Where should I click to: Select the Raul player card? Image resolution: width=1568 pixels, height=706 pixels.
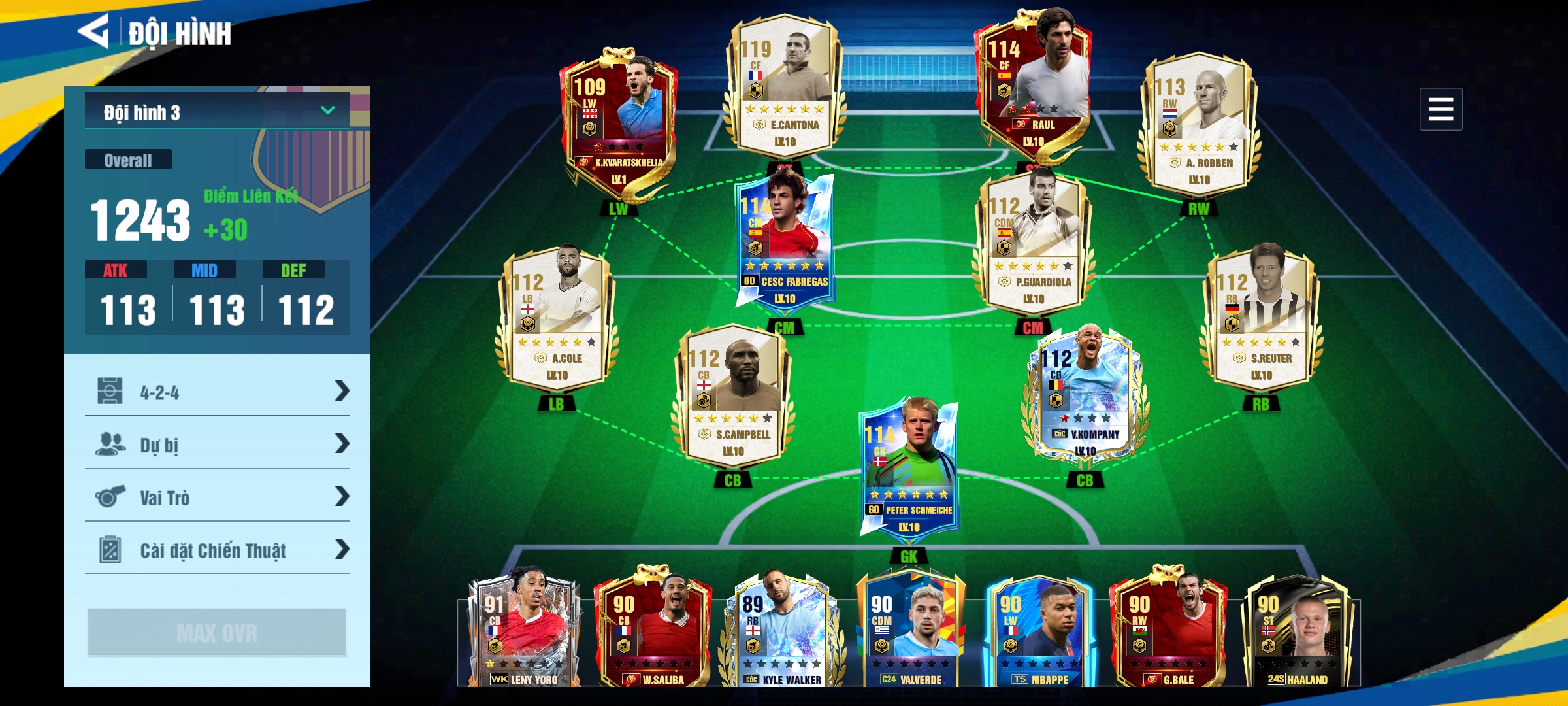click(1032, 85)
